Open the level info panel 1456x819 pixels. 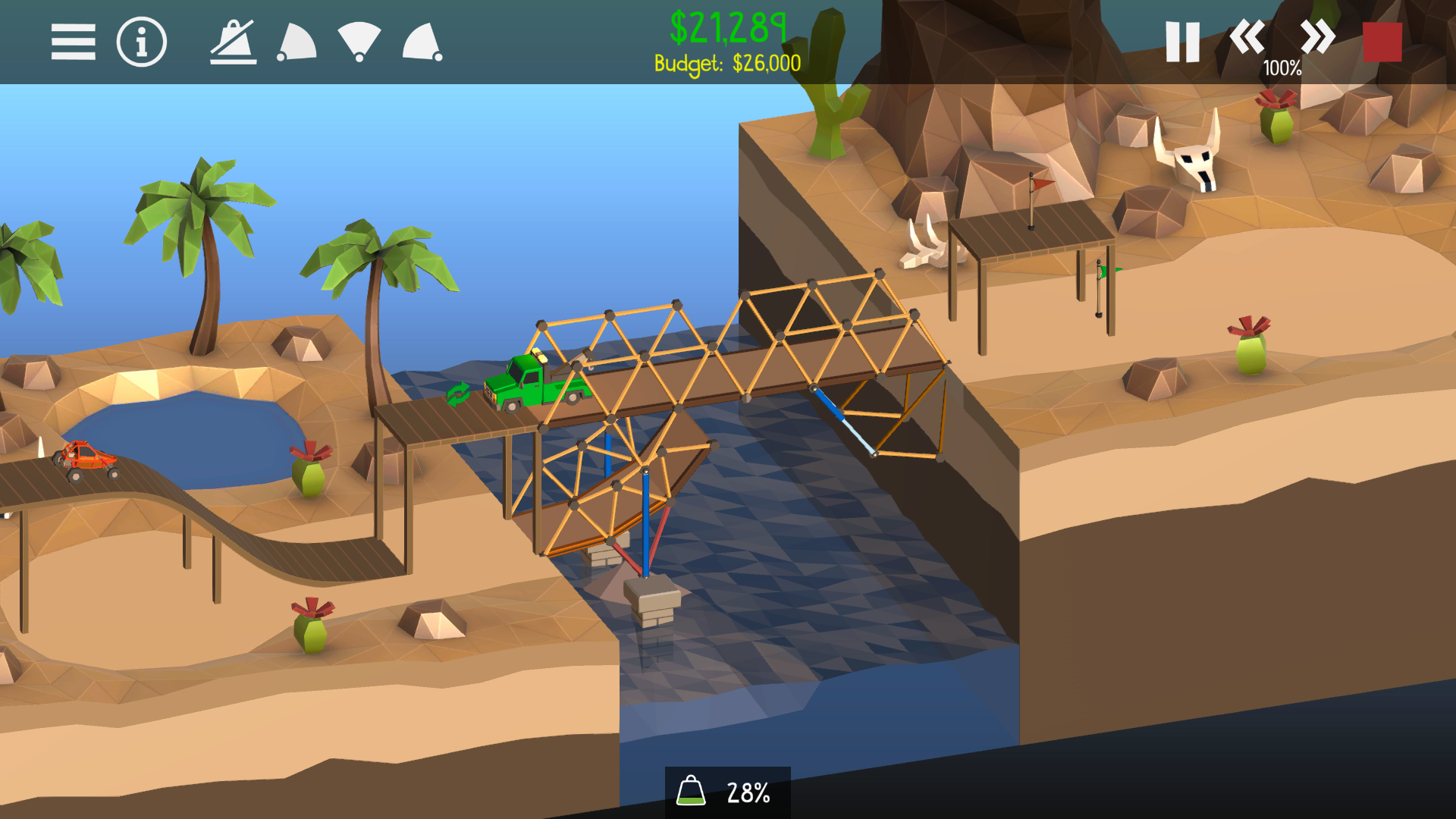[140, 43]
